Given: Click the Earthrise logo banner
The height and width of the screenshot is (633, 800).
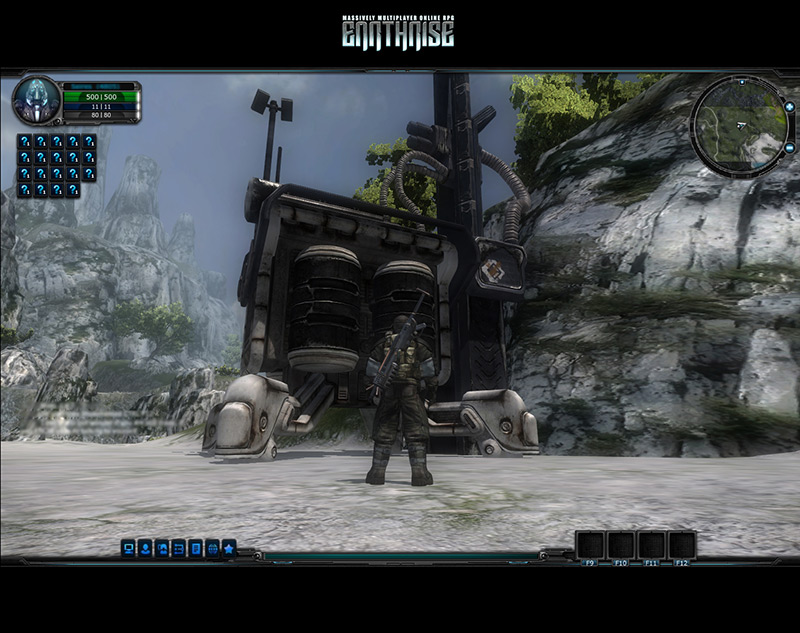Looking at the screenshot, I should [398, 32].
